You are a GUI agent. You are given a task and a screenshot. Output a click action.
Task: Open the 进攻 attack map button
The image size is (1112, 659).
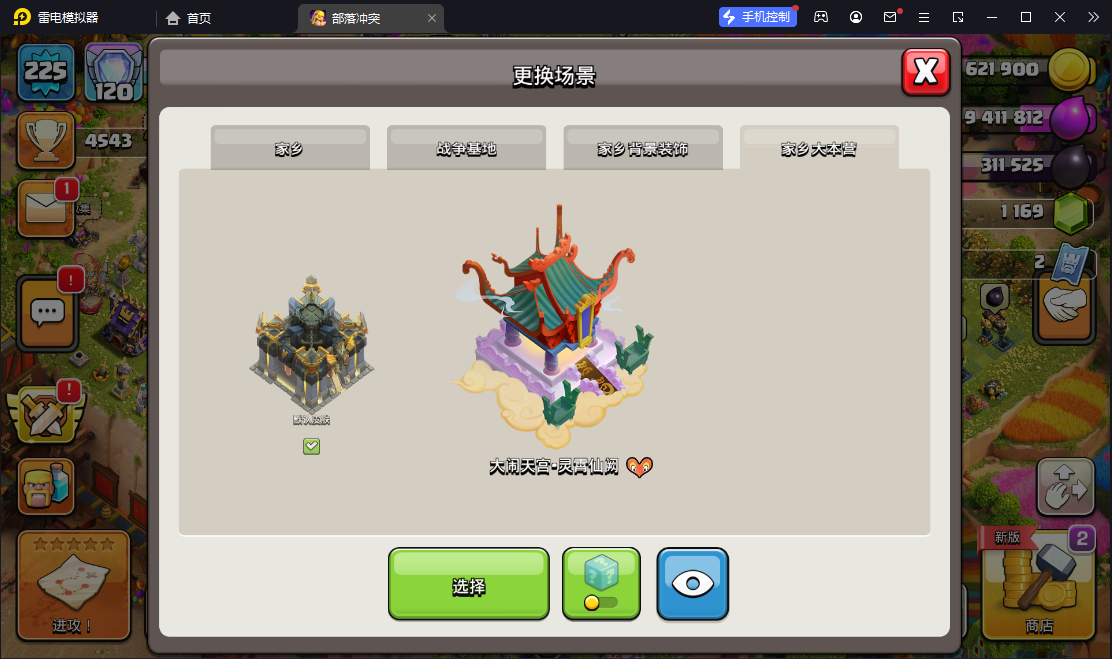tap(73, 585)
